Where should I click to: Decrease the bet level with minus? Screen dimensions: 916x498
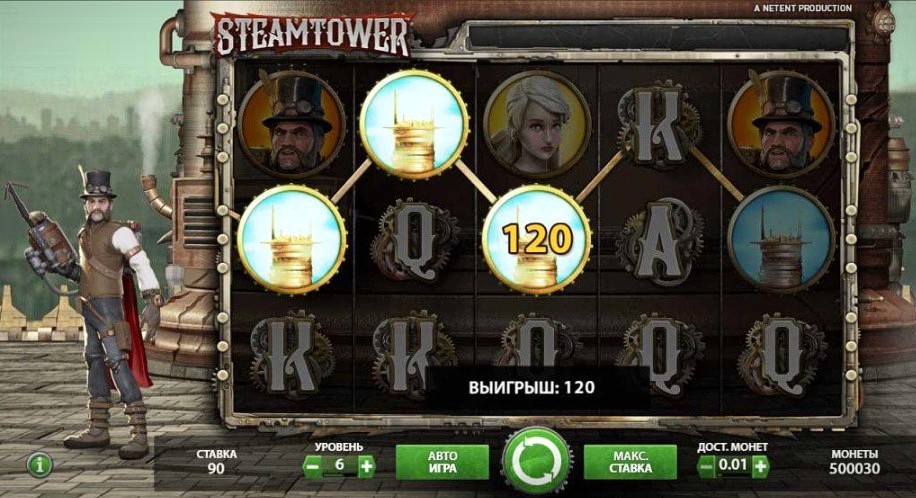pyautogui.click(x=312, y=465)
